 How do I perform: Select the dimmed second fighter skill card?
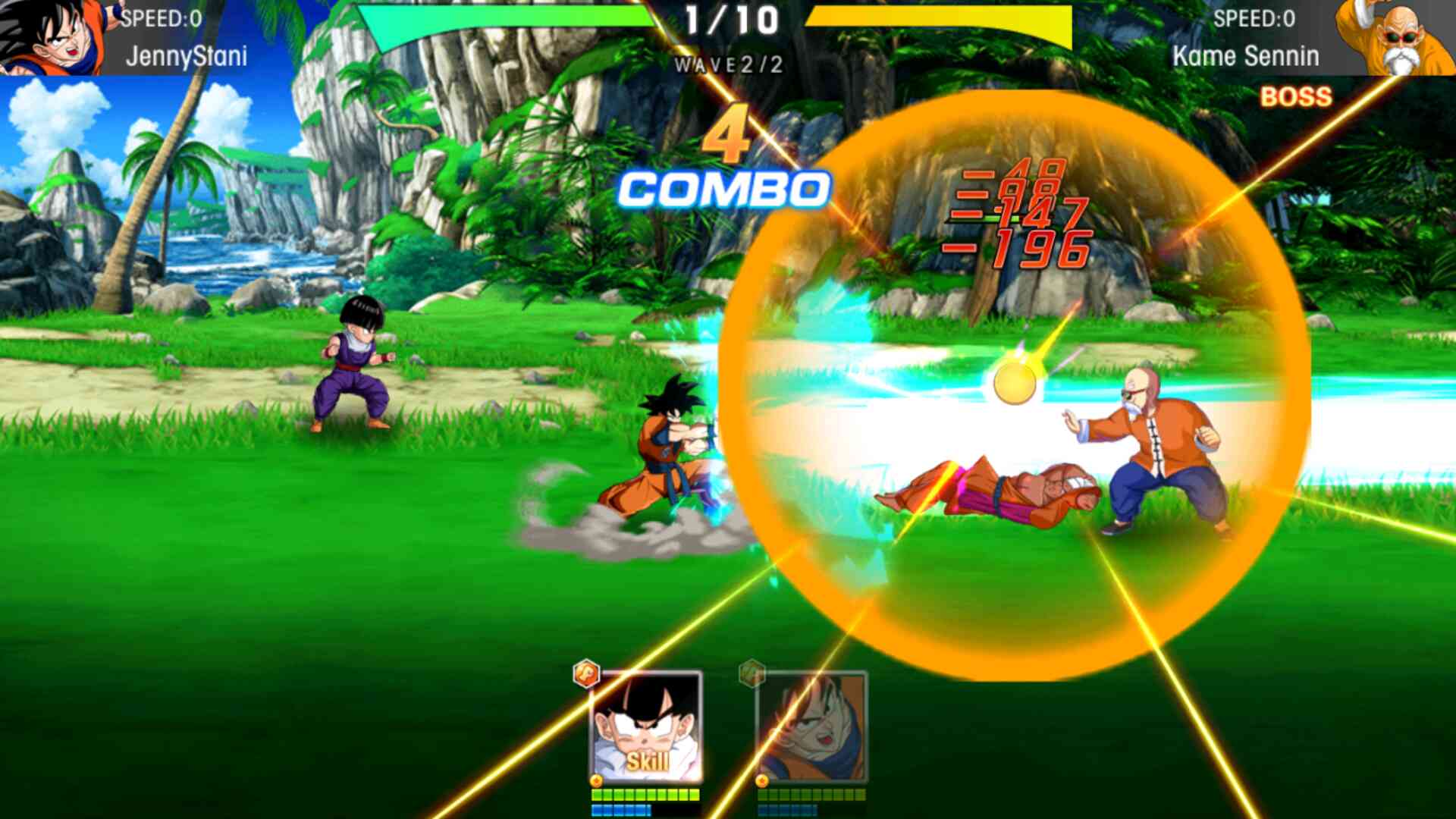coord(811,728)
